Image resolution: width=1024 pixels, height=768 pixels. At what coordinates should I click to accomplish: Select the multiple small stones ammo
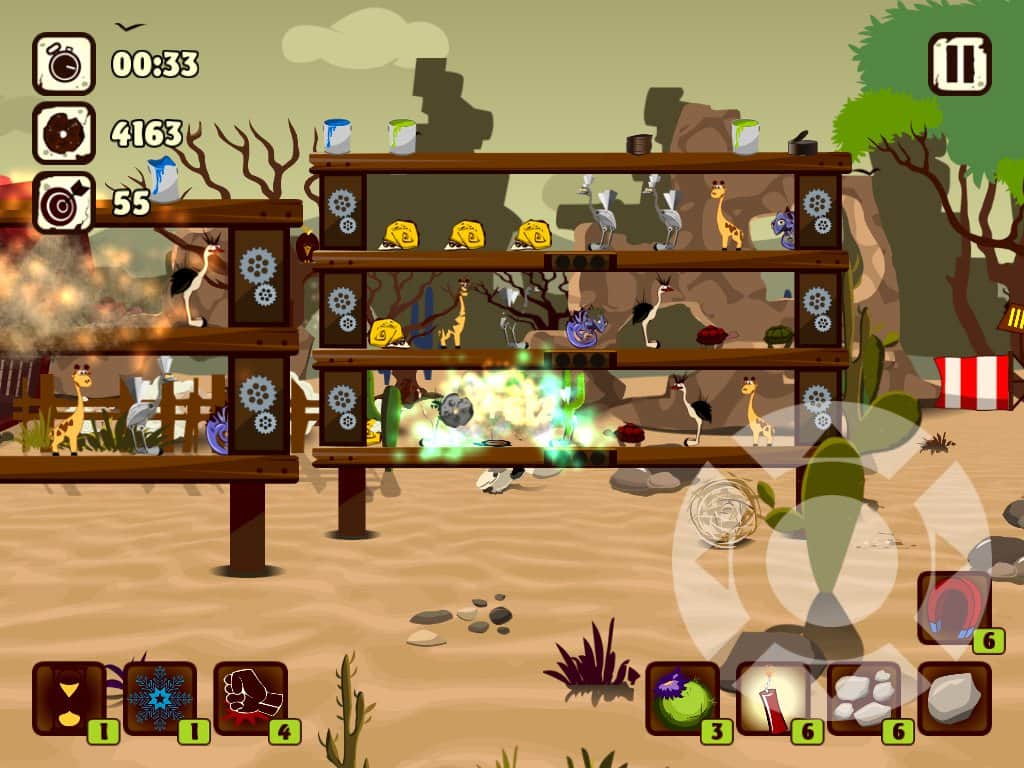(x=863, y=697)
